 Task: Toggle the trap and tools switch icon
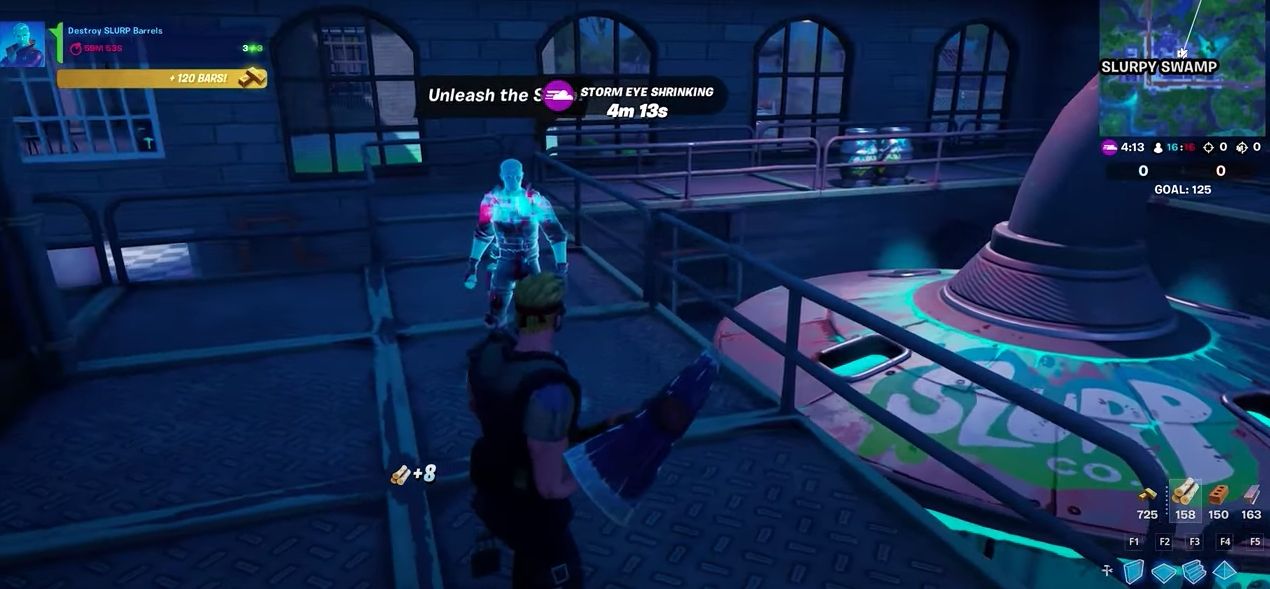click(x=1107, y=571)
